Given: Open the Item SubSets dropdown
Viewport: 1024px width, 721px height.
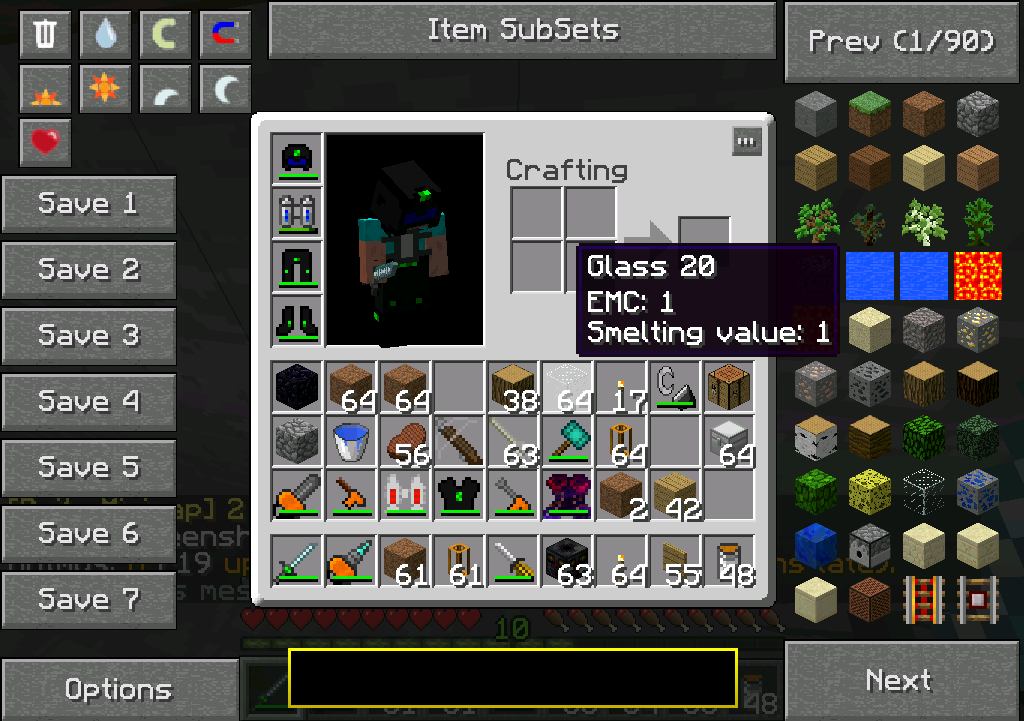Looking at the screenshot, I should [x=522, y=30].
